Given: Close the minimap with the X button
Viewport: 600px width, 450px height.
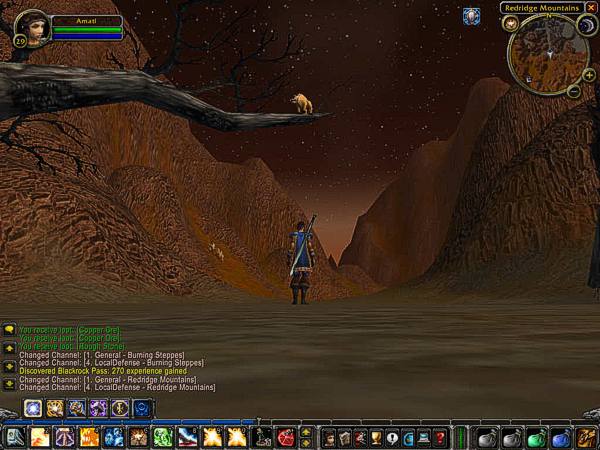Looking at the screenshot, I should point(592,8).
